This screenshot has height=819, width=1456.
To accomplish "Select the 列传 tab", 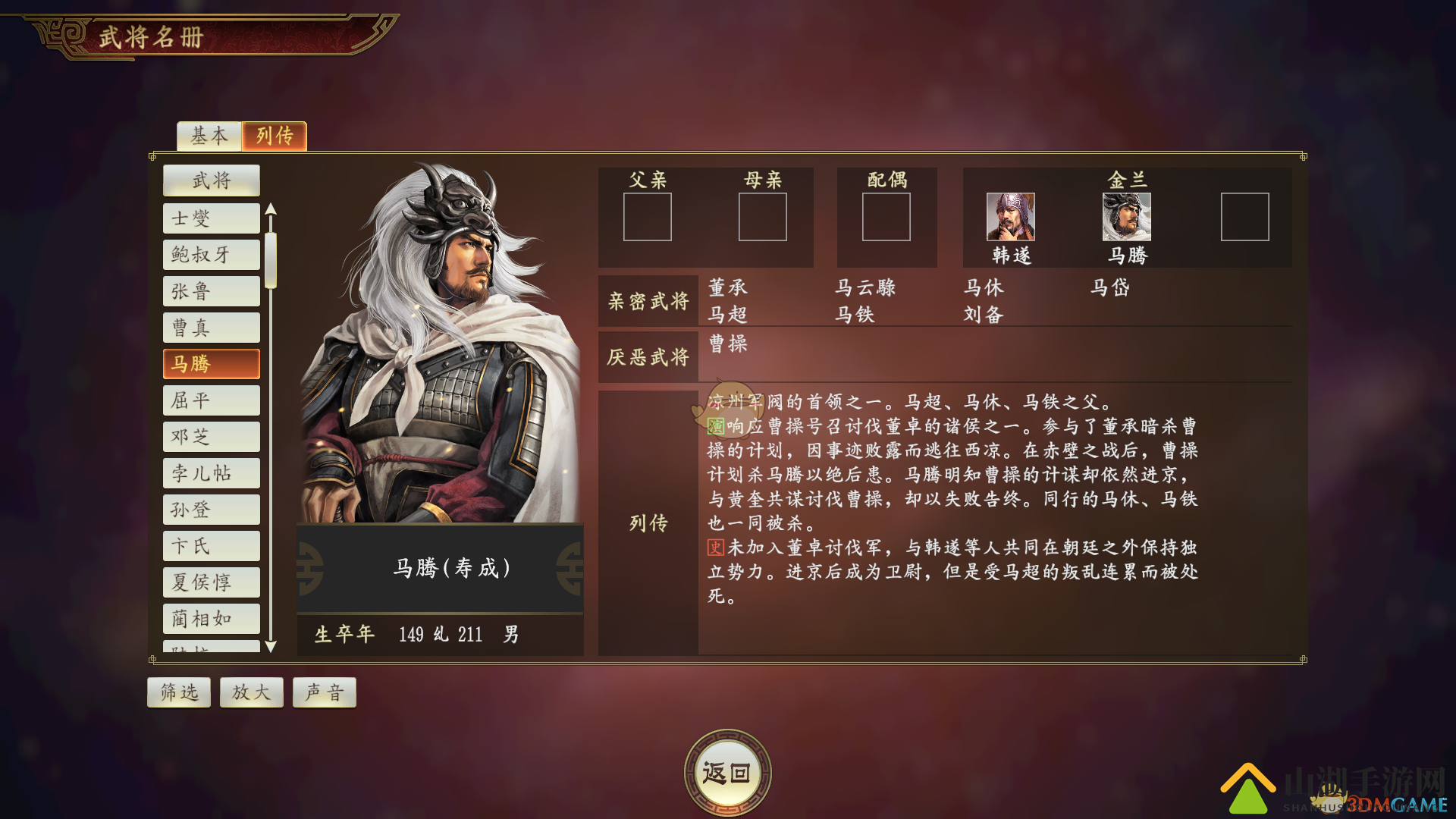I will tap(275, 136).
